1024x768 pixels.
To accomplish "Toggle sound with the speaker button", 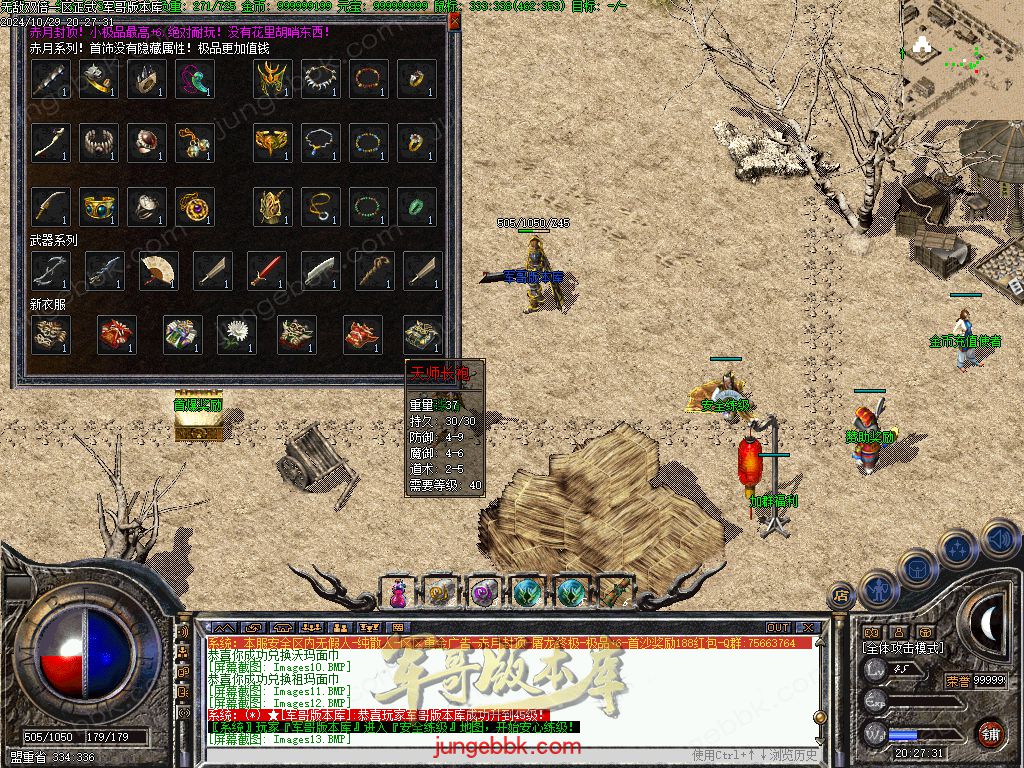I will pyautogui.click(x=998, y=539).
